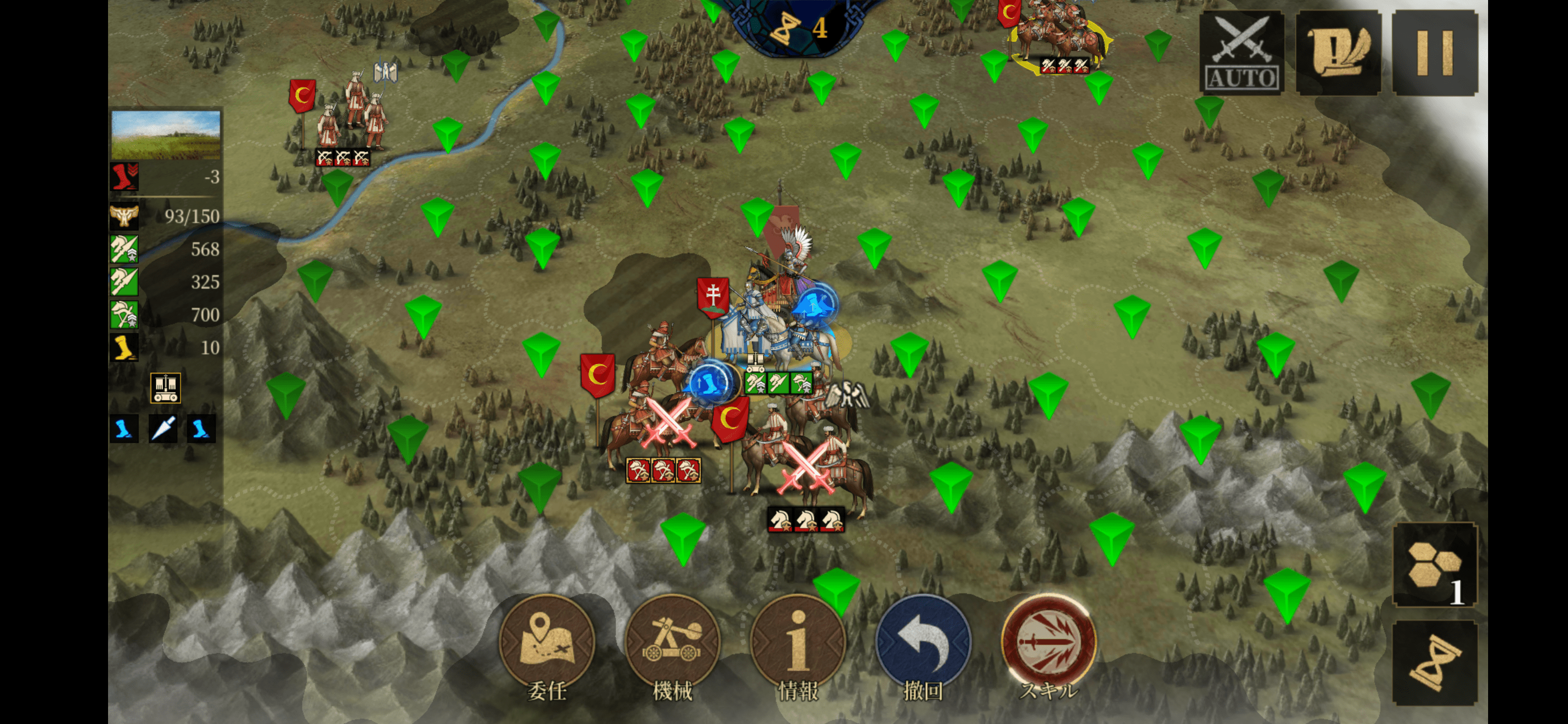Activate the スキル skill button
1568x724 pixels.
coord(1048,642)
